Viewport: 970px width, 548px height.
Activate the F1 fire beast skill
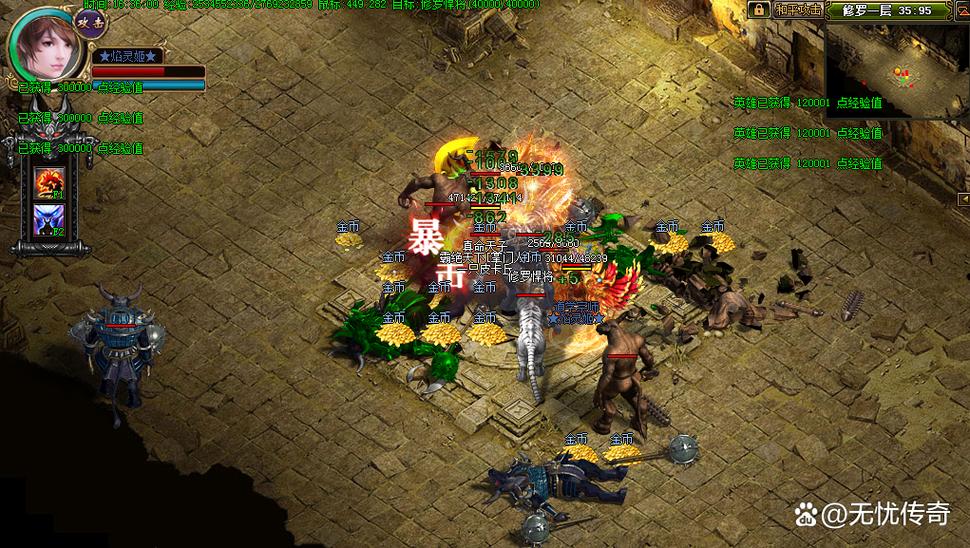(49, 182)
